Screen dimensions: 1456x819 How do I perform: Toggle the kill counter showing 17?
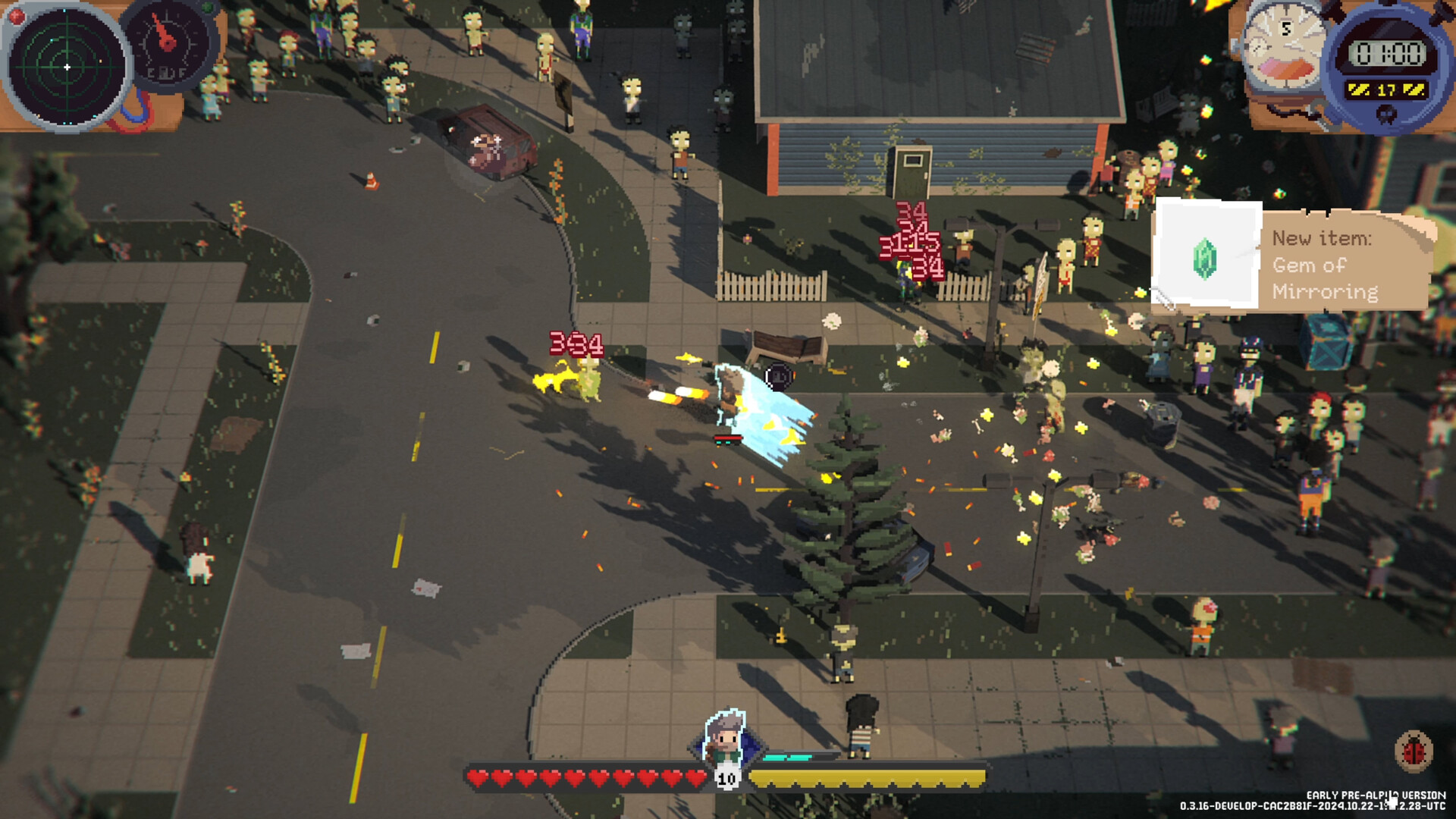point(1385,89)
